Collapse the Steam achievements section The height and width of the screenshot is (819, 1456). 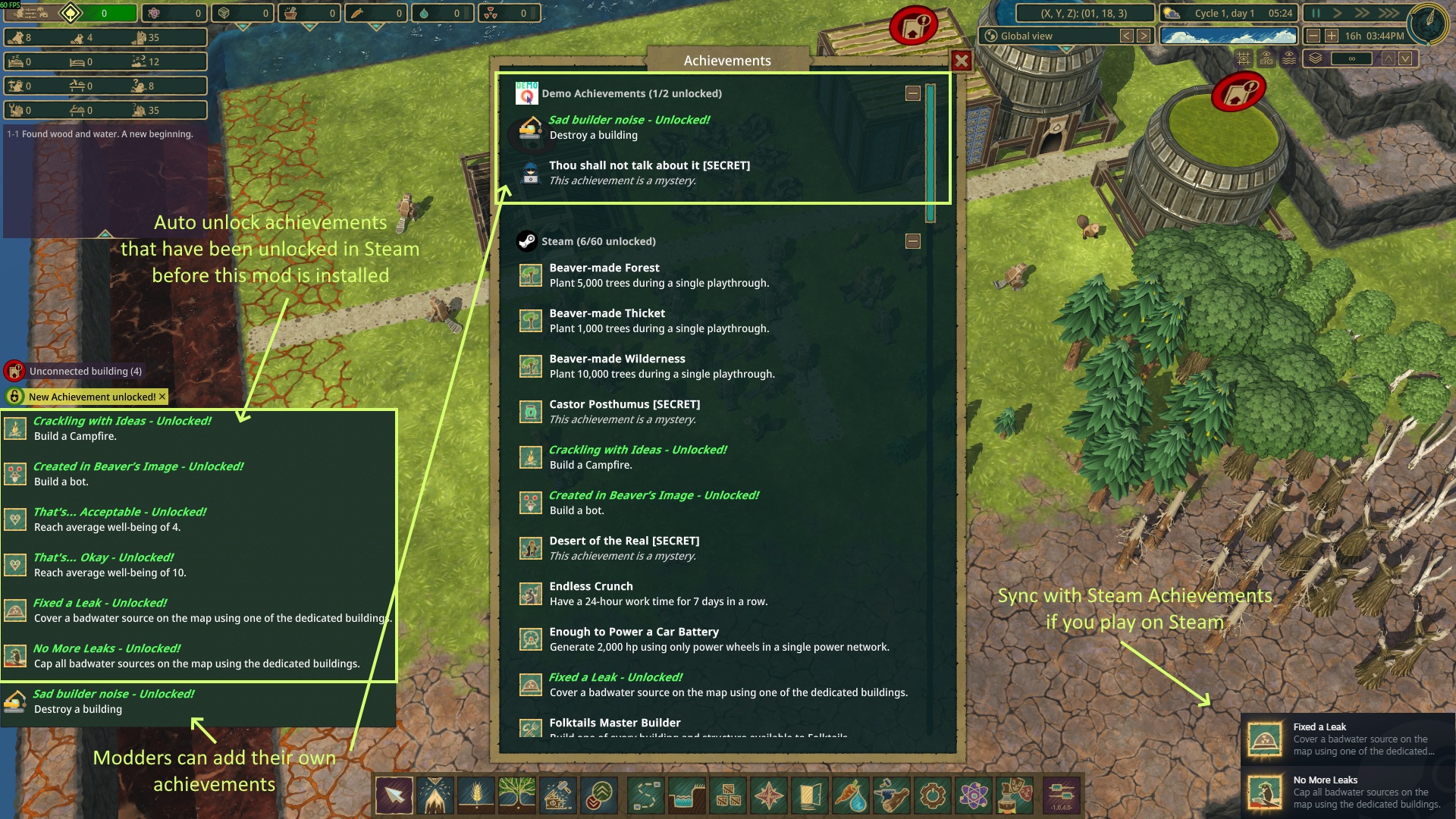pos(913,241)
